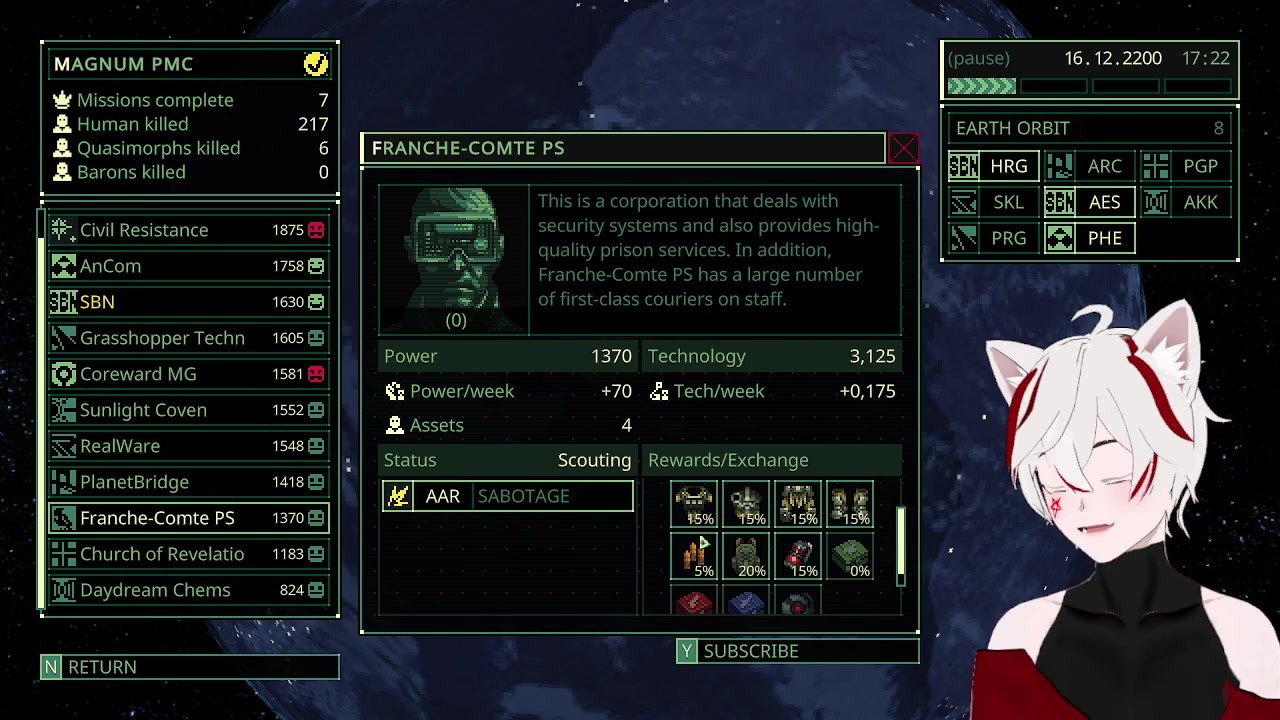Select SBN in the faction list
This screenshot has width=1280, height=720.
click(150, 302)
